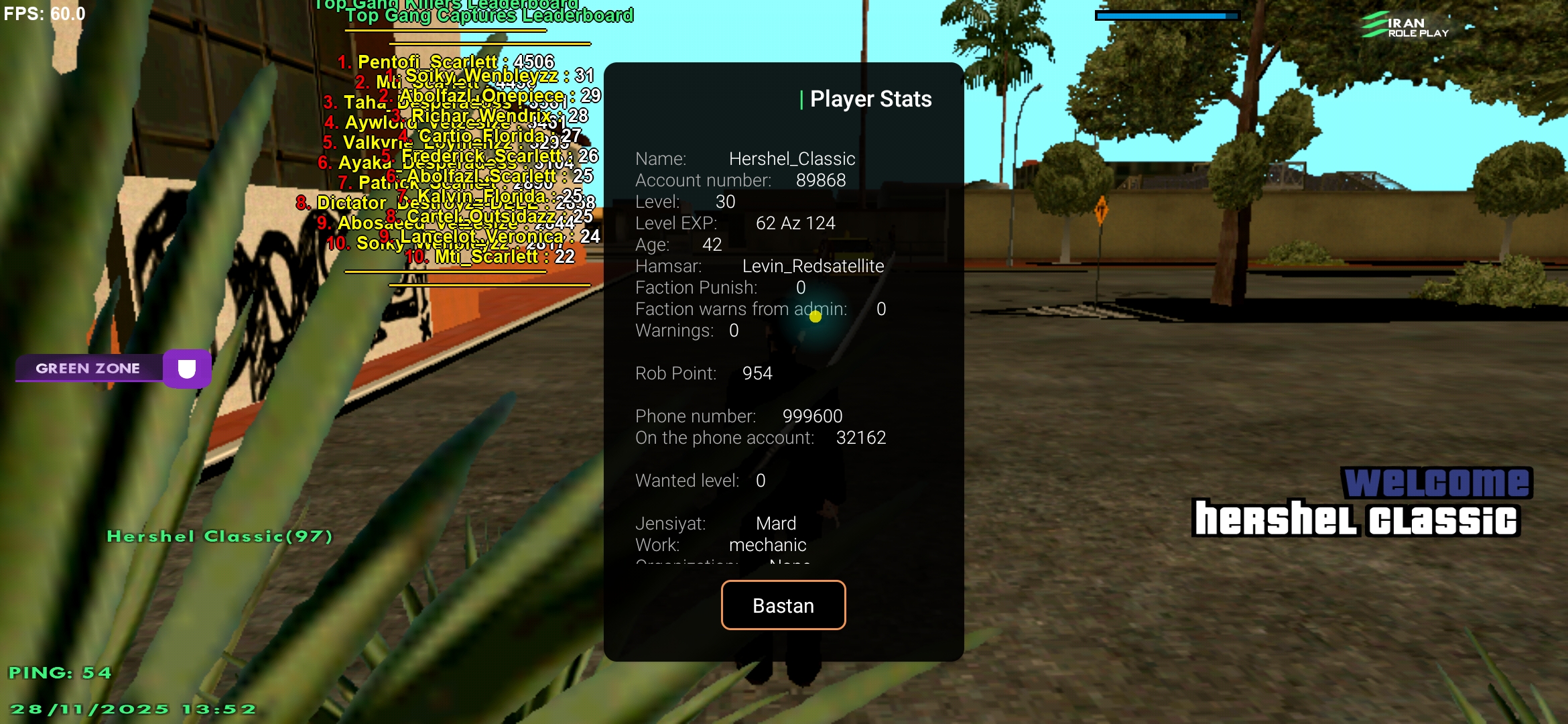Select the Phone number 999600 field
Screen dimensions: 1568x724
[x=739, y=416]
